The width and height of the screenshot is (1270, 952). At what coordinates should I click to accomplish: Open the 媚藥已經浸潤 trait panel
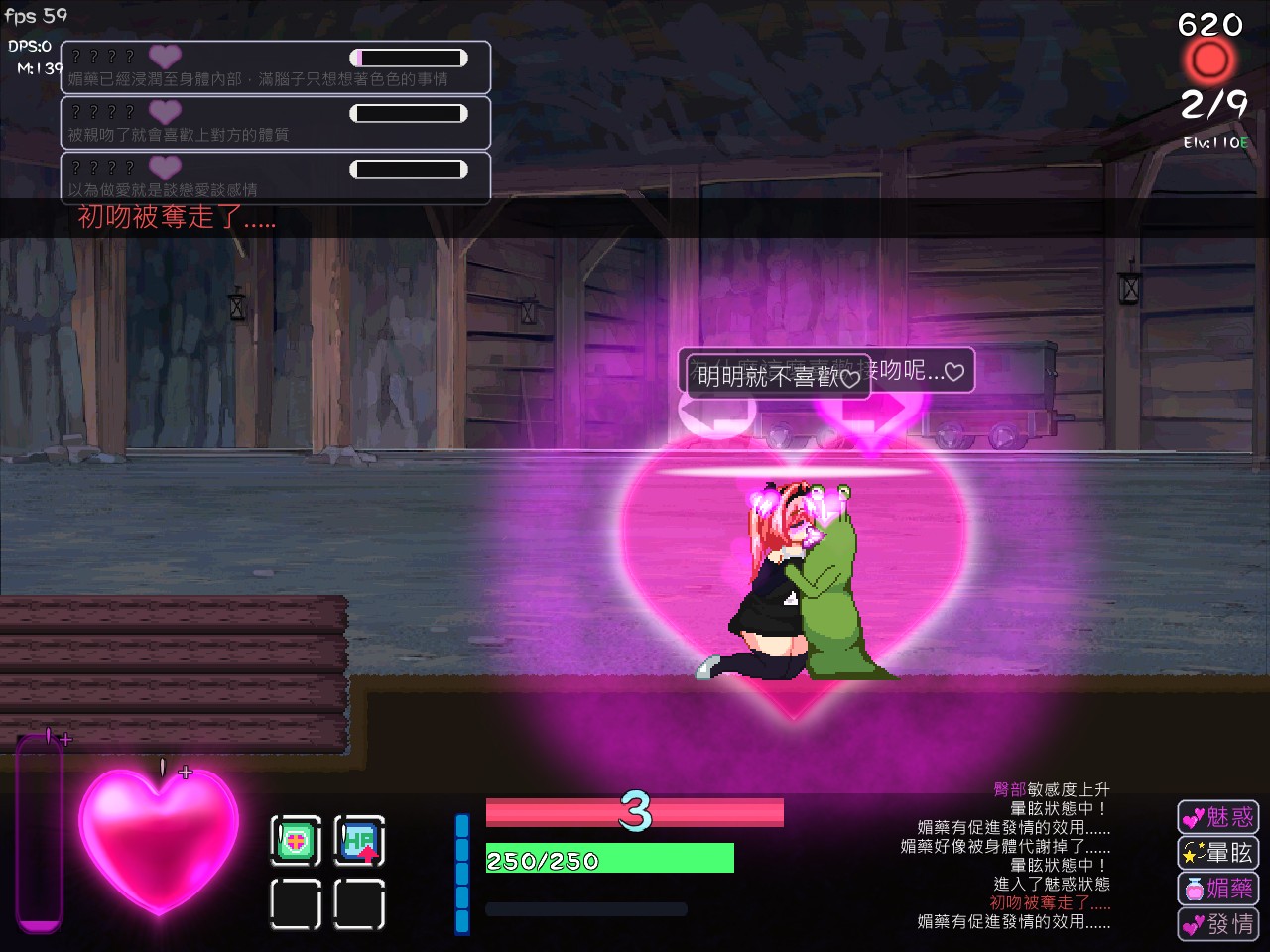click(276, 67)
